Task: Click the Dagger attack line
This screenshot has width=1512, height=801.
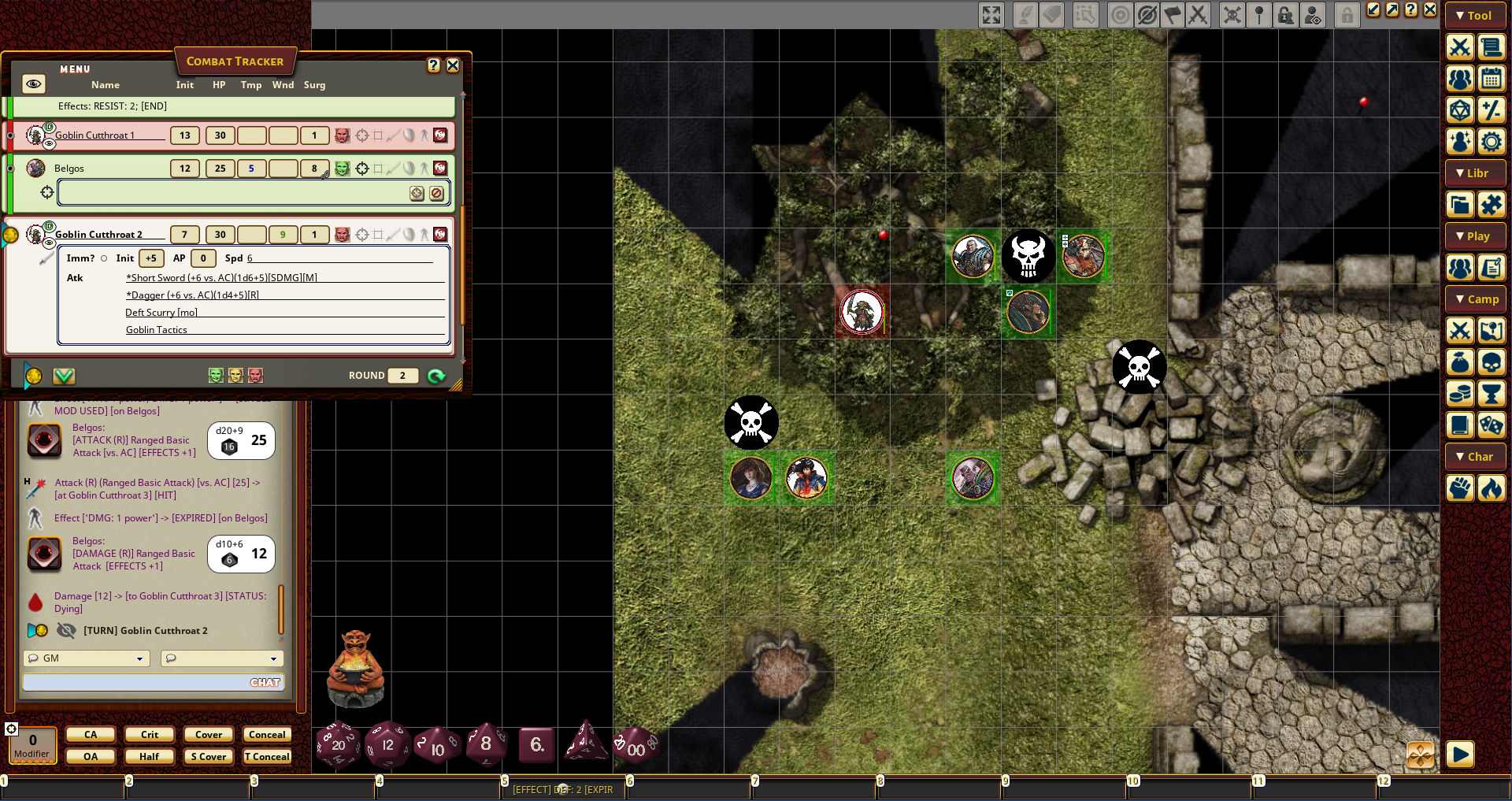Action: point(192,295)
